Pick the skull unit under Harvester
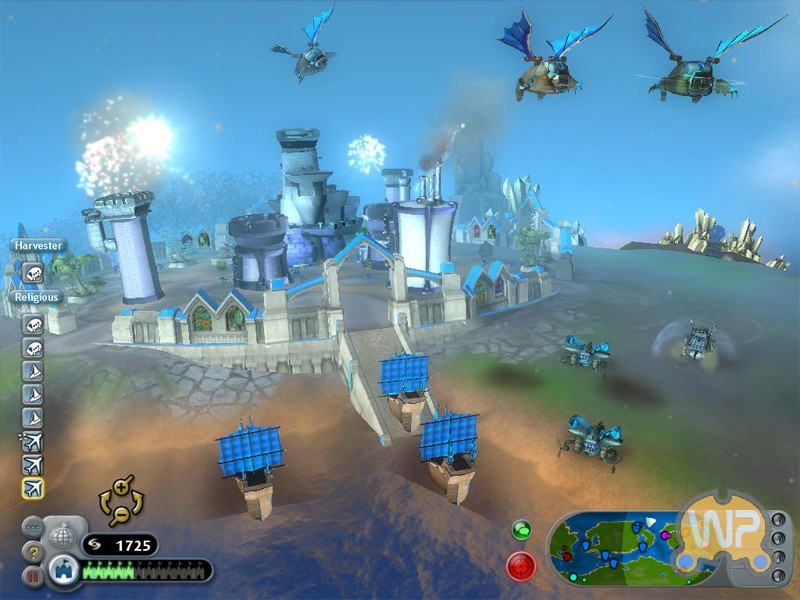800x600 pixels. 32,272
